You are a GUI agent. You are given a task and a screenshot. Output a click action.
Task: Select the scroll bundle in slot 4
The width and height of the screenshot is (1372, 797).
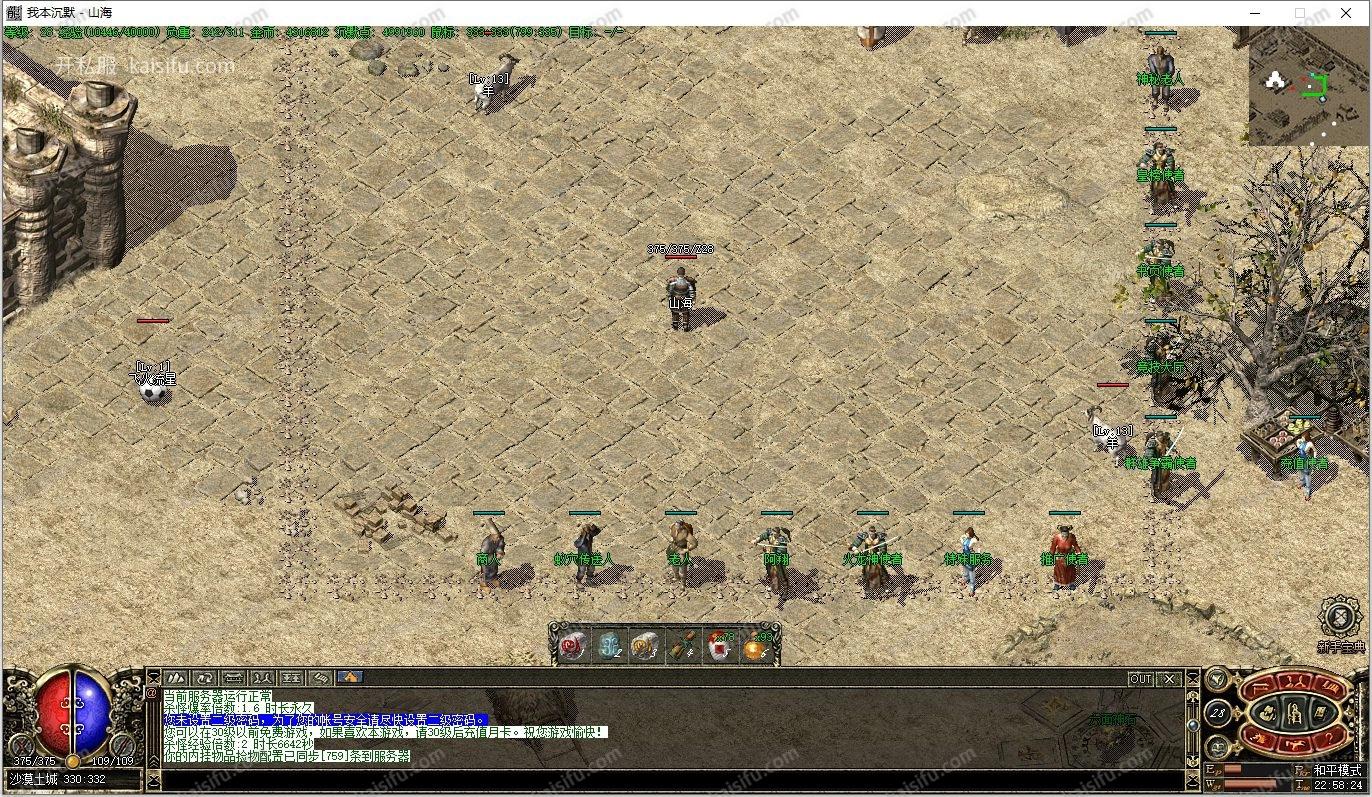click(x=682, y=646)
